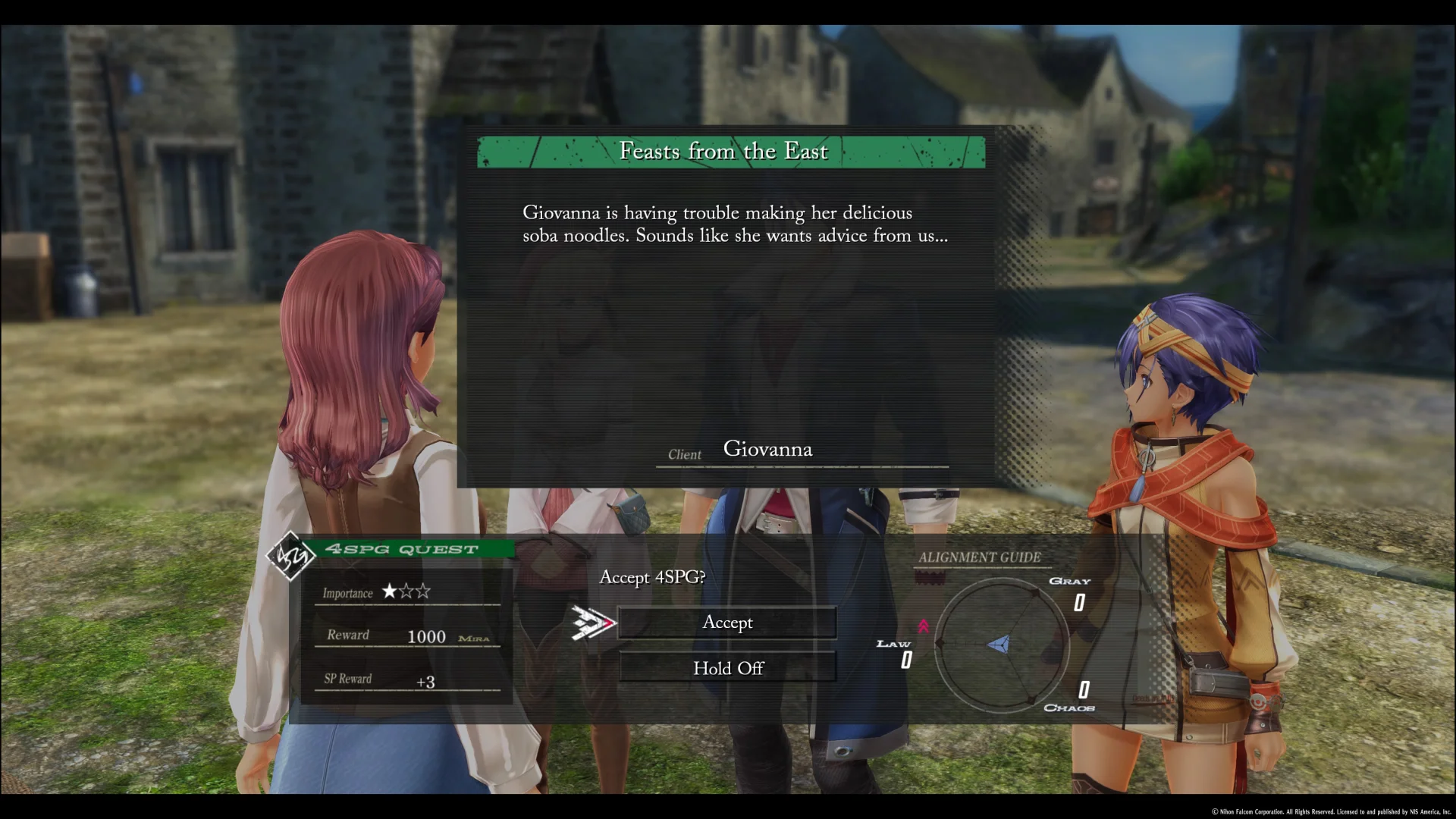Choose Hold Off on the 4SPG
Image resolution: width=1456 pixels, height=819 pixels.
pos(727,668)
